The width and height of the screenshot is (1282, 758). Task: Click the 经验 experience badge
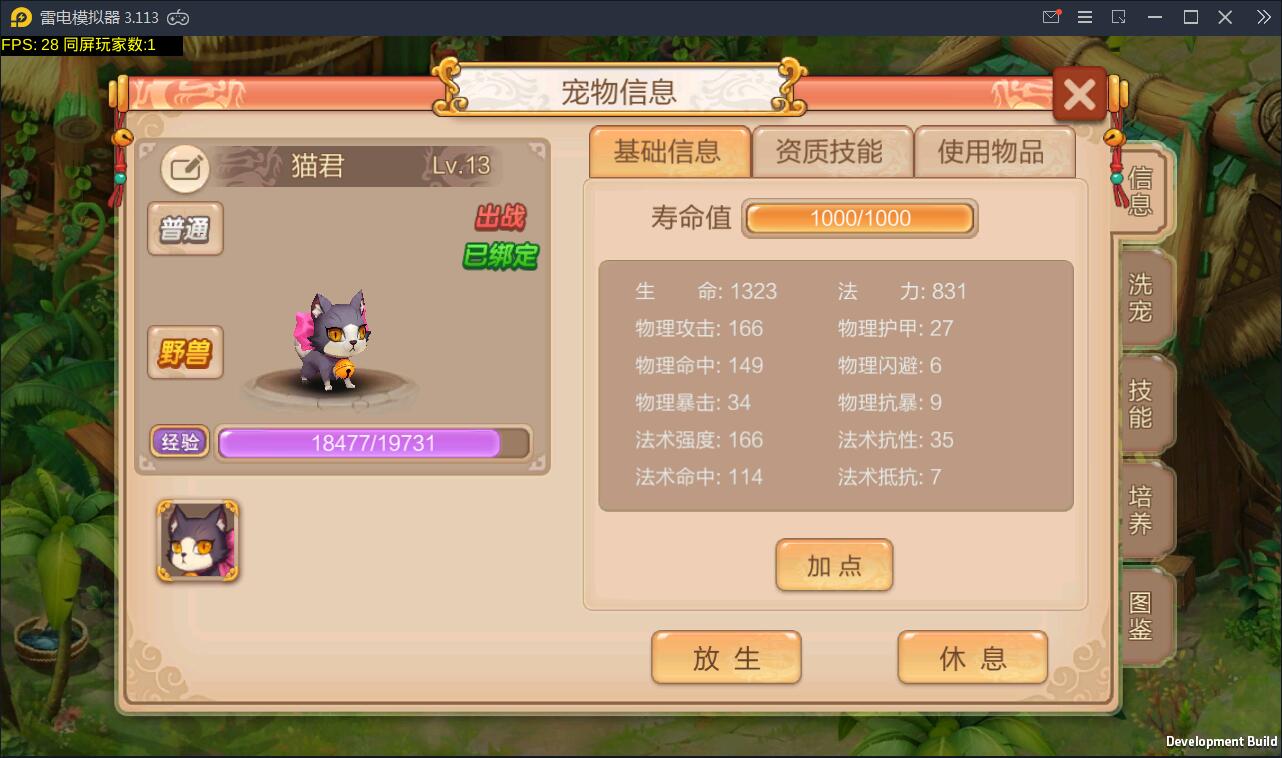pyautogui.click(x=180, y=442)
